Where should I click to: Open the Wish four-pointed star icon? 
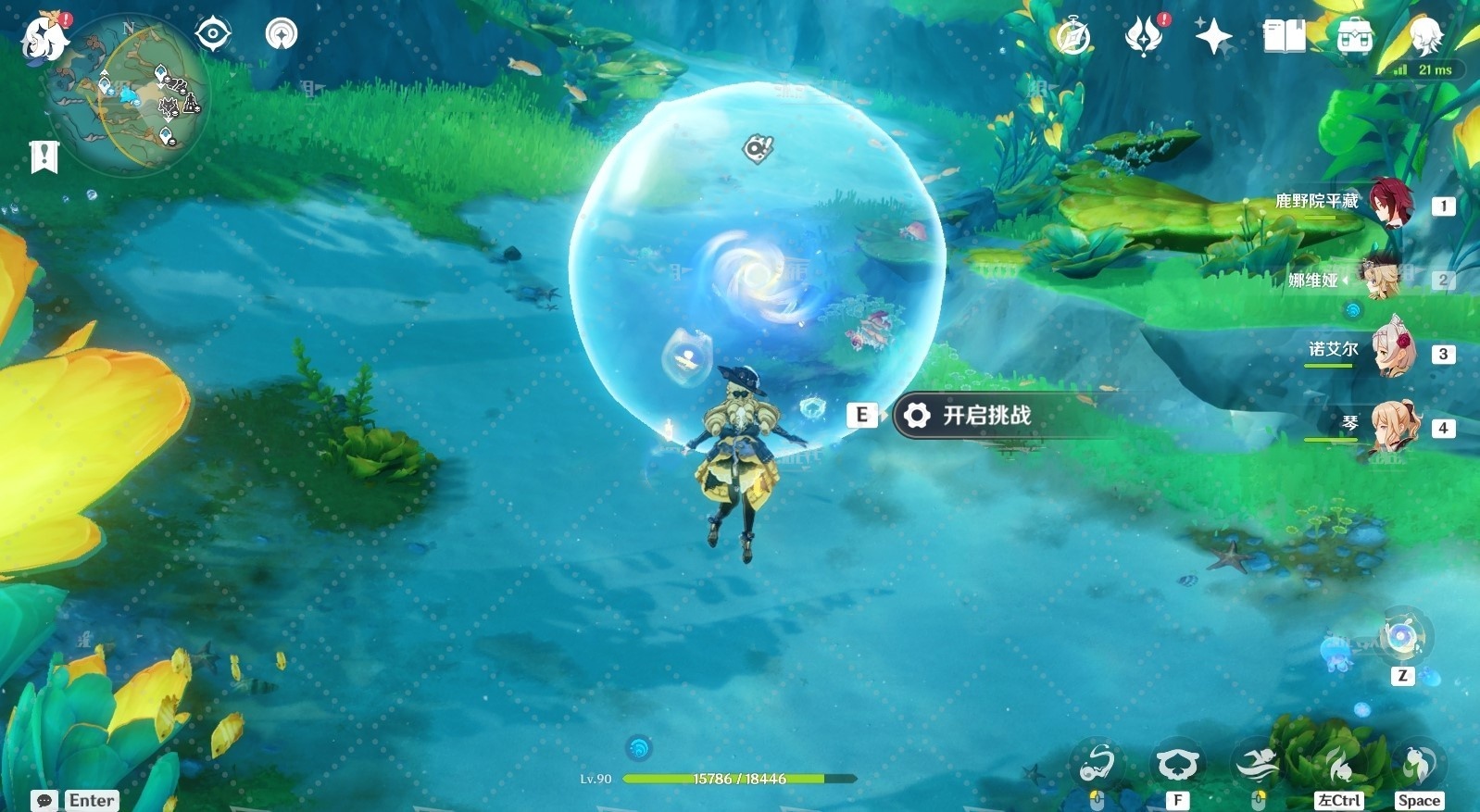coord(1213,37)
